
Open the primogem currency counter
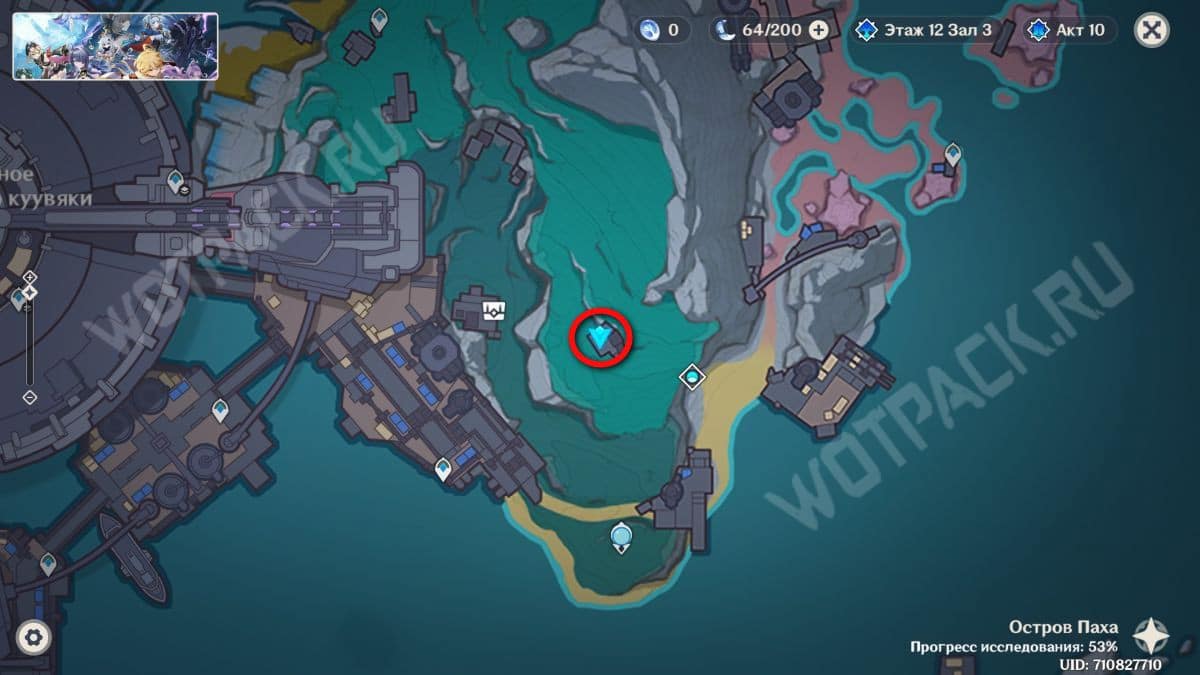pos(662,30)
